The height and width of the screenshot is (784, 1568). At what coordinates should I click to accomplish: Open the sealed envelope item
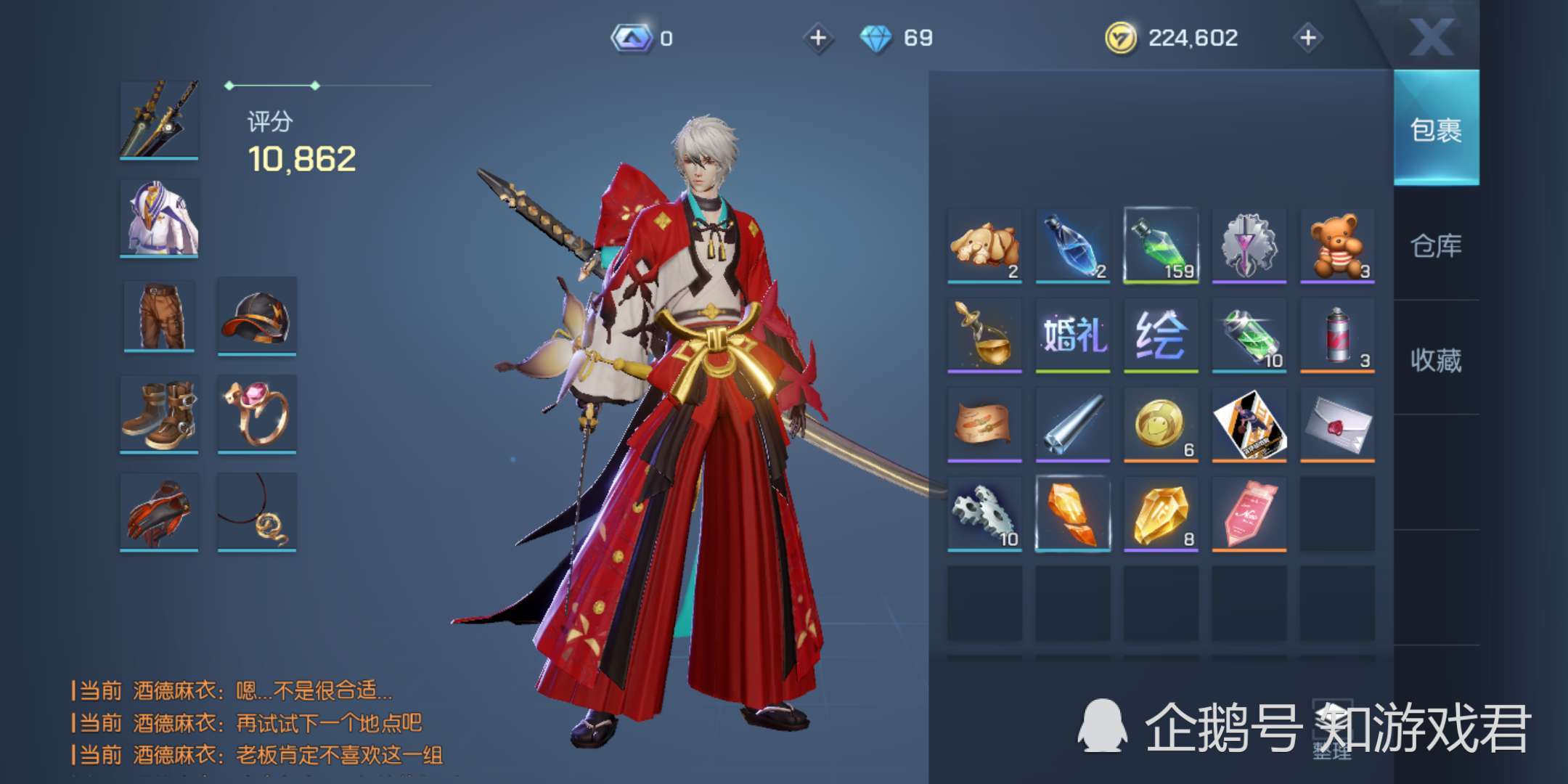coord(1337,424)
